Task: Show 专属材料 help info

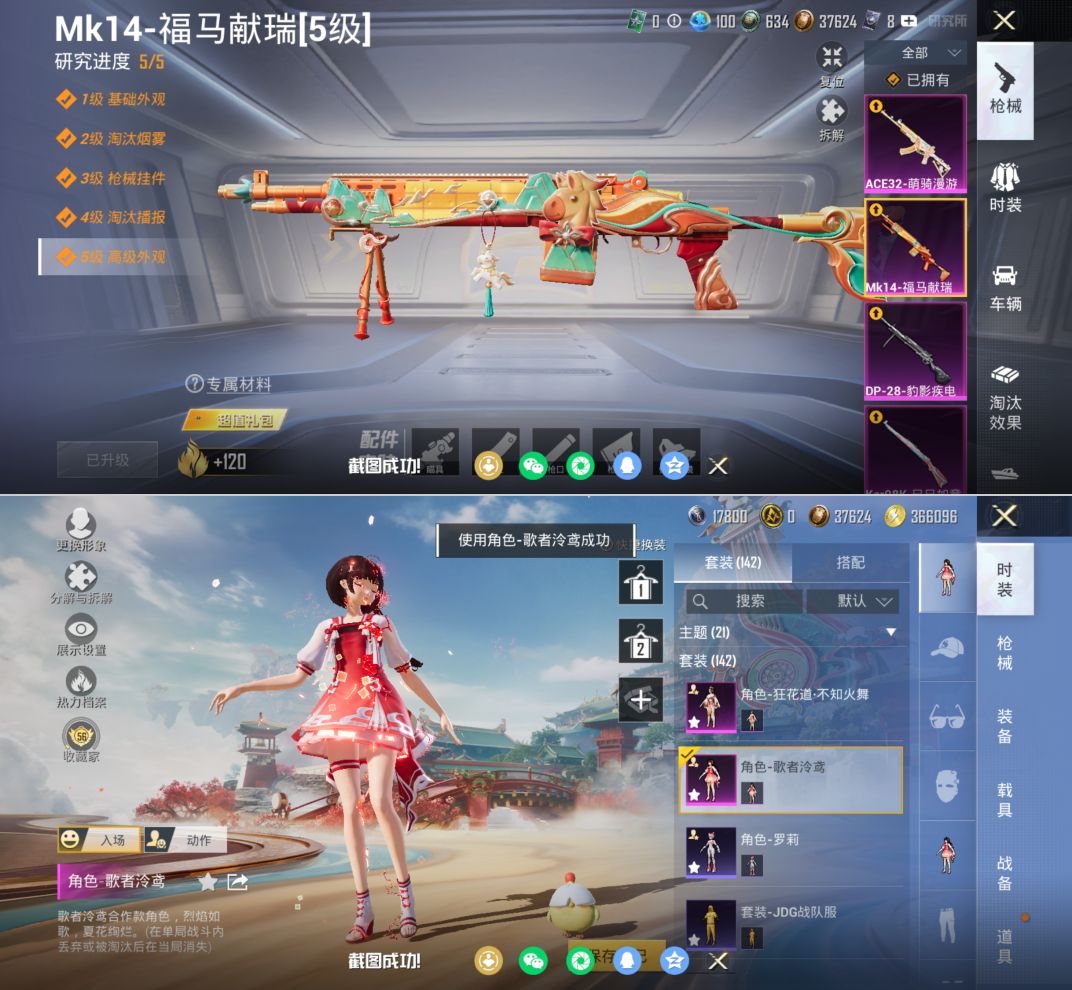Action: tap(228, 384)
